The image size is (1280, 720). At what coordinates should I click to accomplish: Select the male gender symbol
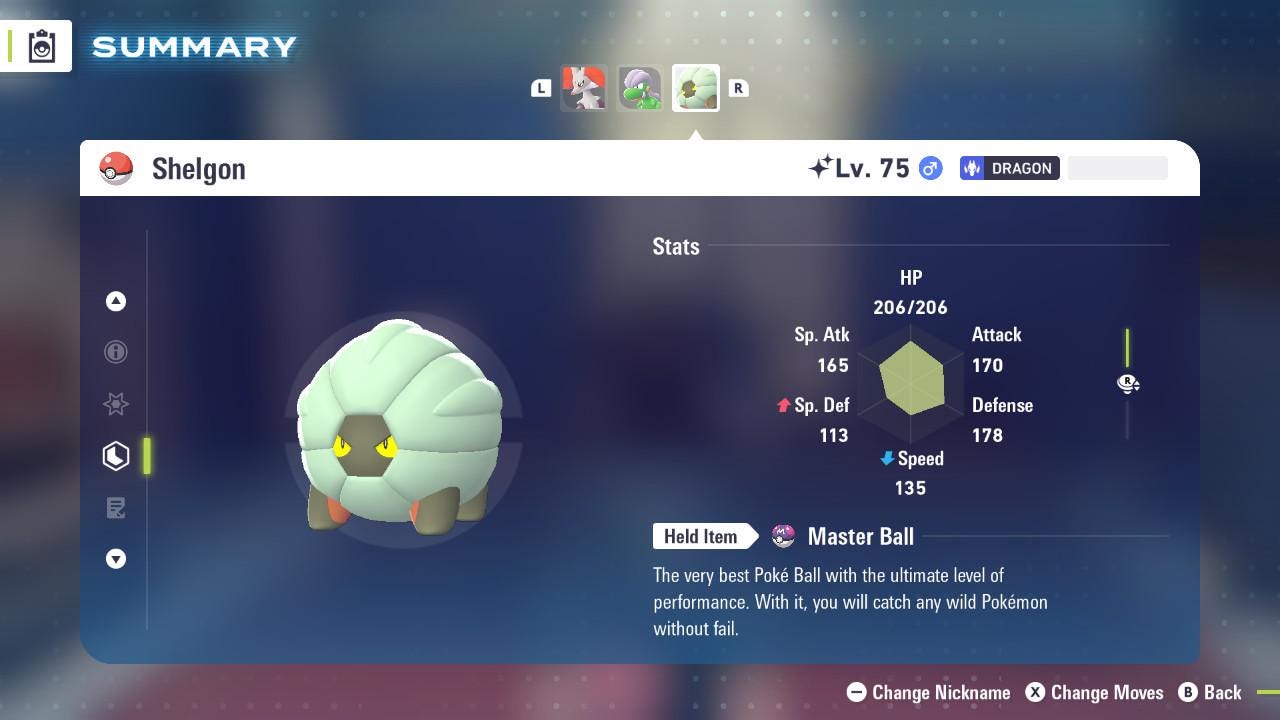[929, 168]
